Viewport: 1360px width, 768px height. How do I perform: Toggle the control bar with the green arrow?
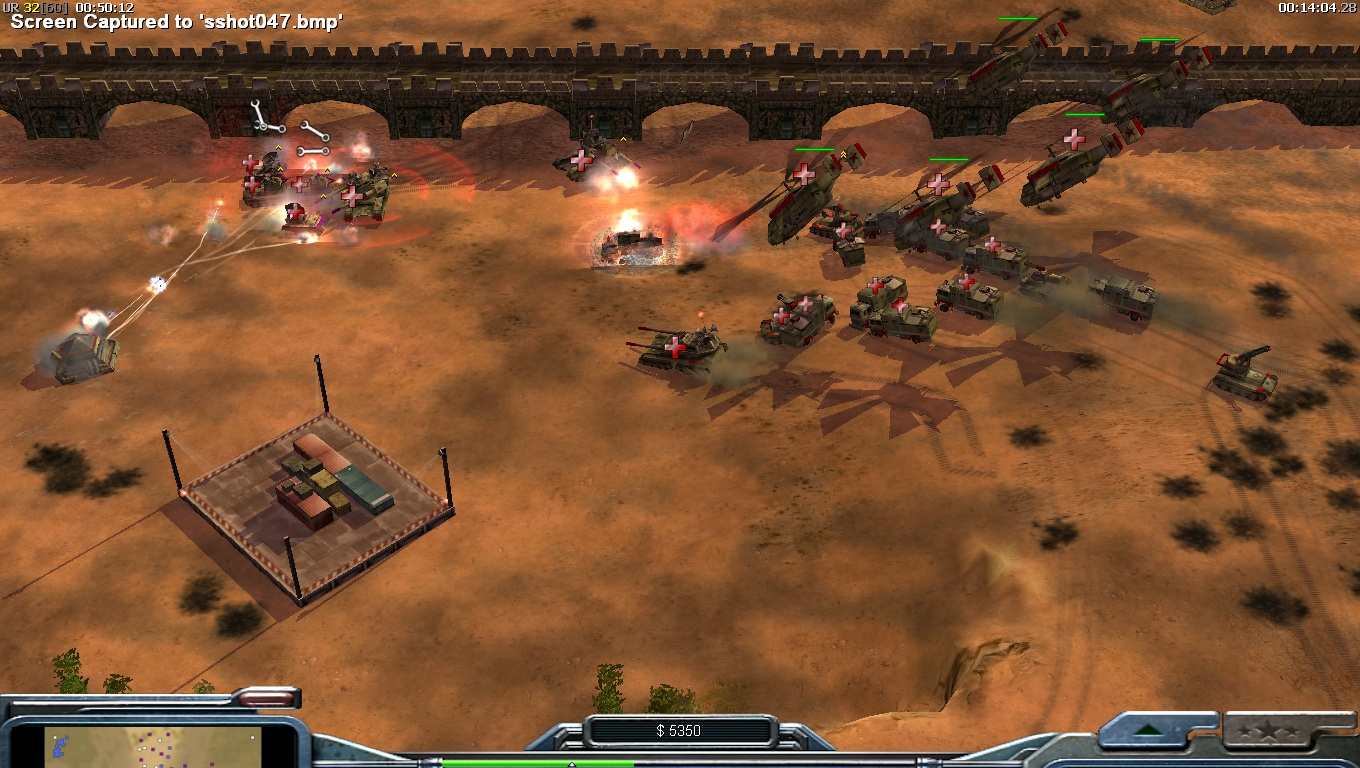click(x=1149, y=730)
